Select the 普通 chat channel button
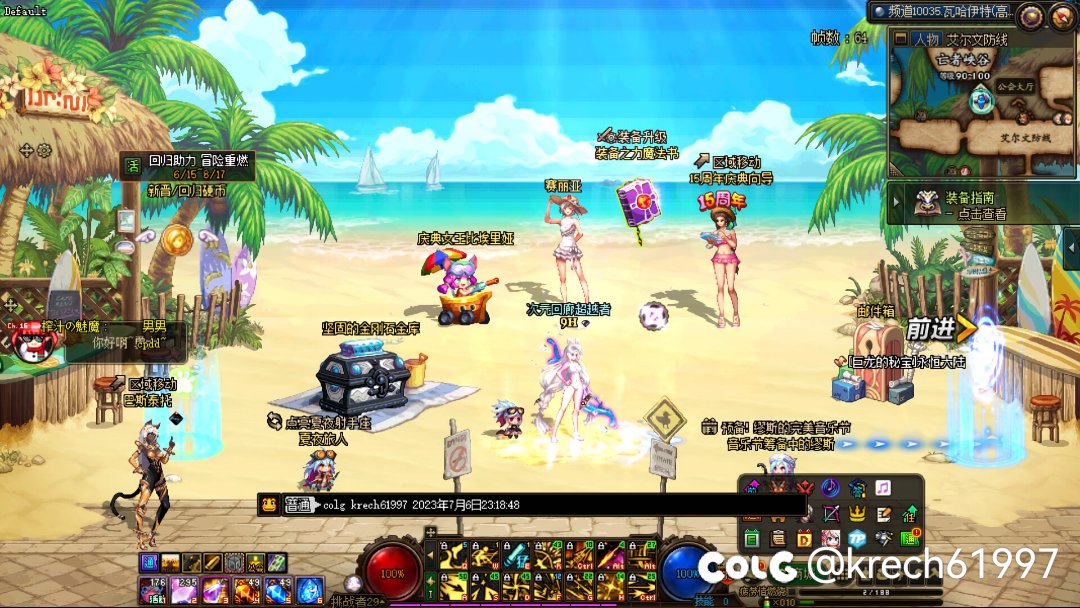The height and width of the screenshot is (608, 1080). point(297,506)
